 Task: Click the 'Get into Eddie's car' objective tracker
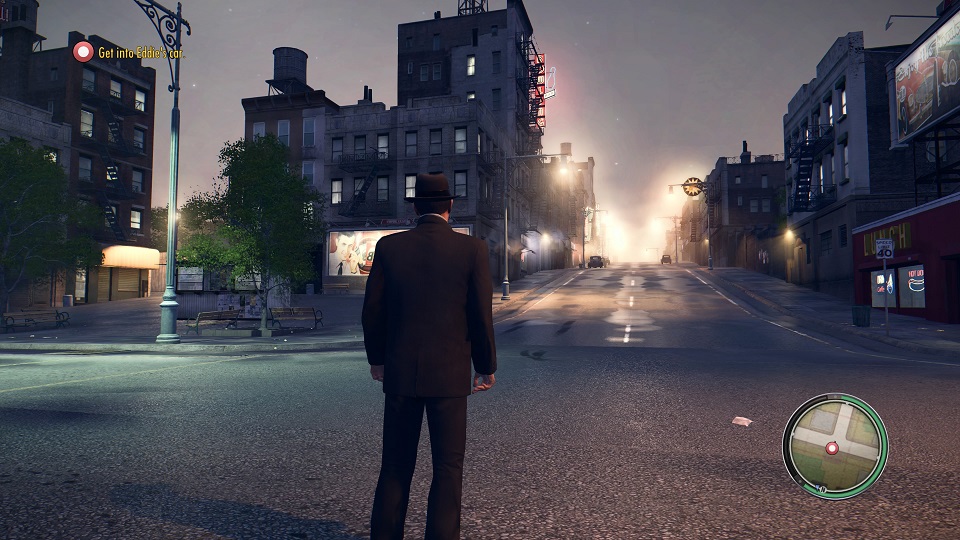tap(132, 52)
